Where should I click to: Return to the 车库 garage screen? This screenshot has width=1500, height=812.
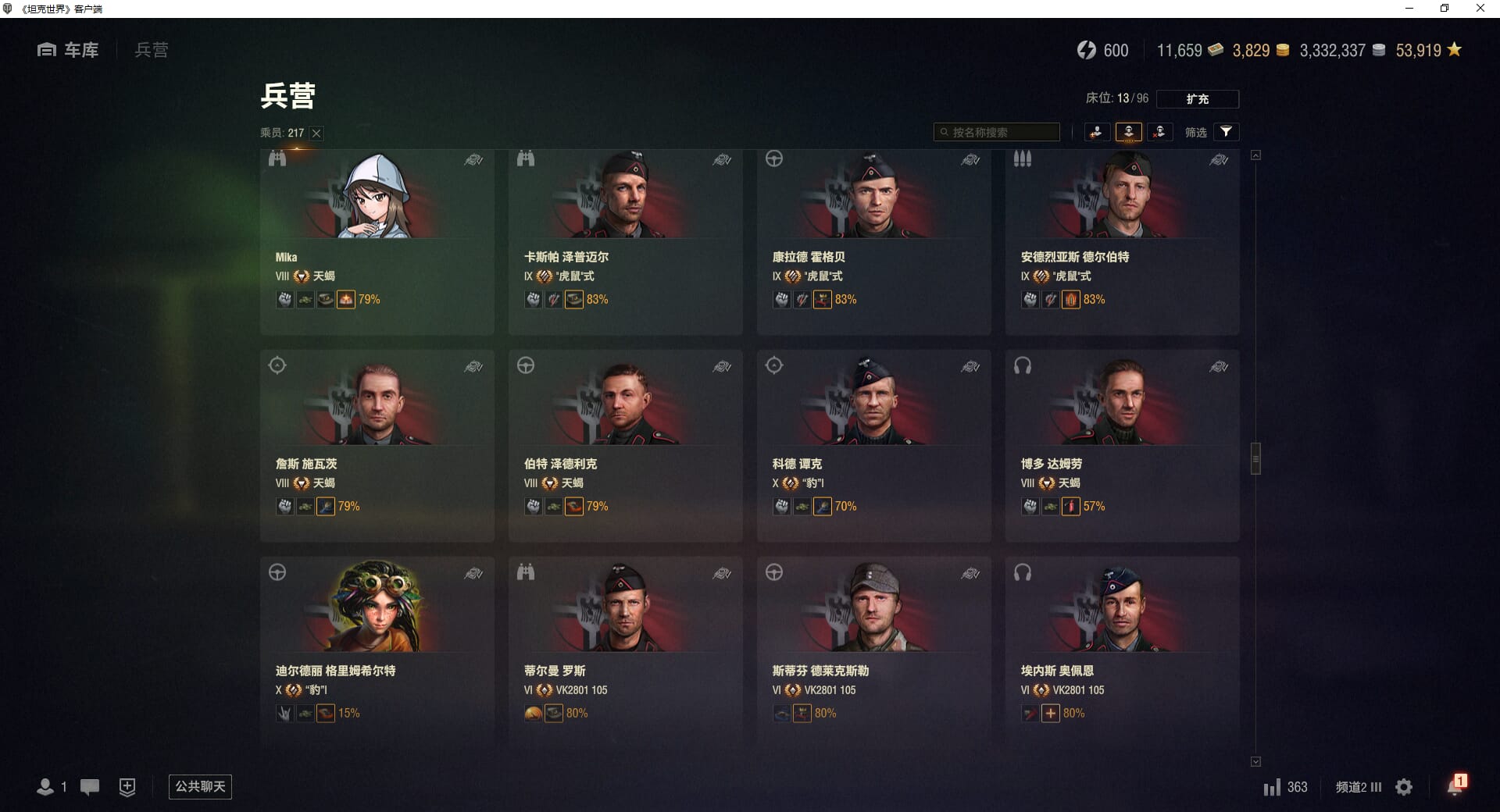[68, 50]
